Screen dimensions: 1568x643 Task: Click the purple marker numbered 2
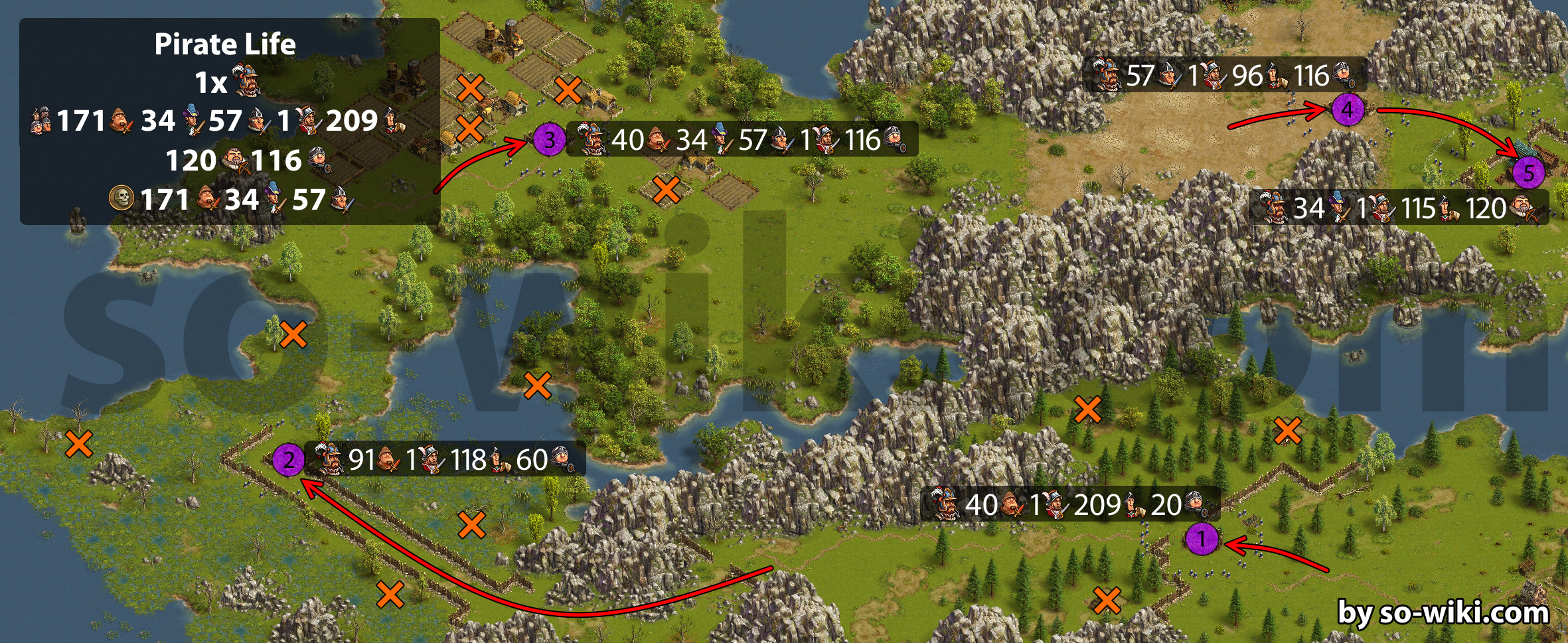[289, 459]
